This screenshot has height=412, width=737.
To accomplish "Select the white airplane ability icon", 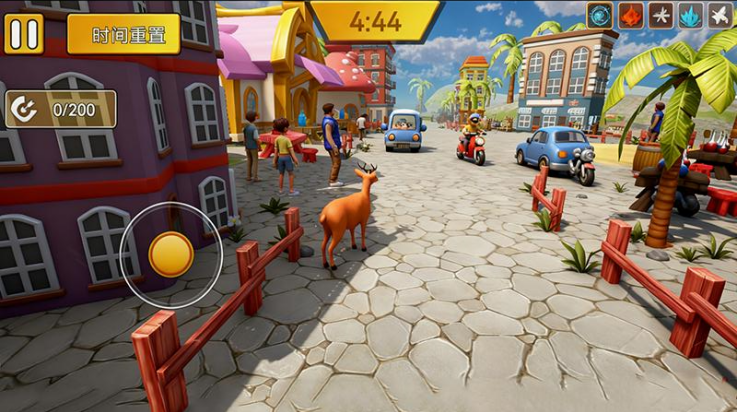I will 719,15.
